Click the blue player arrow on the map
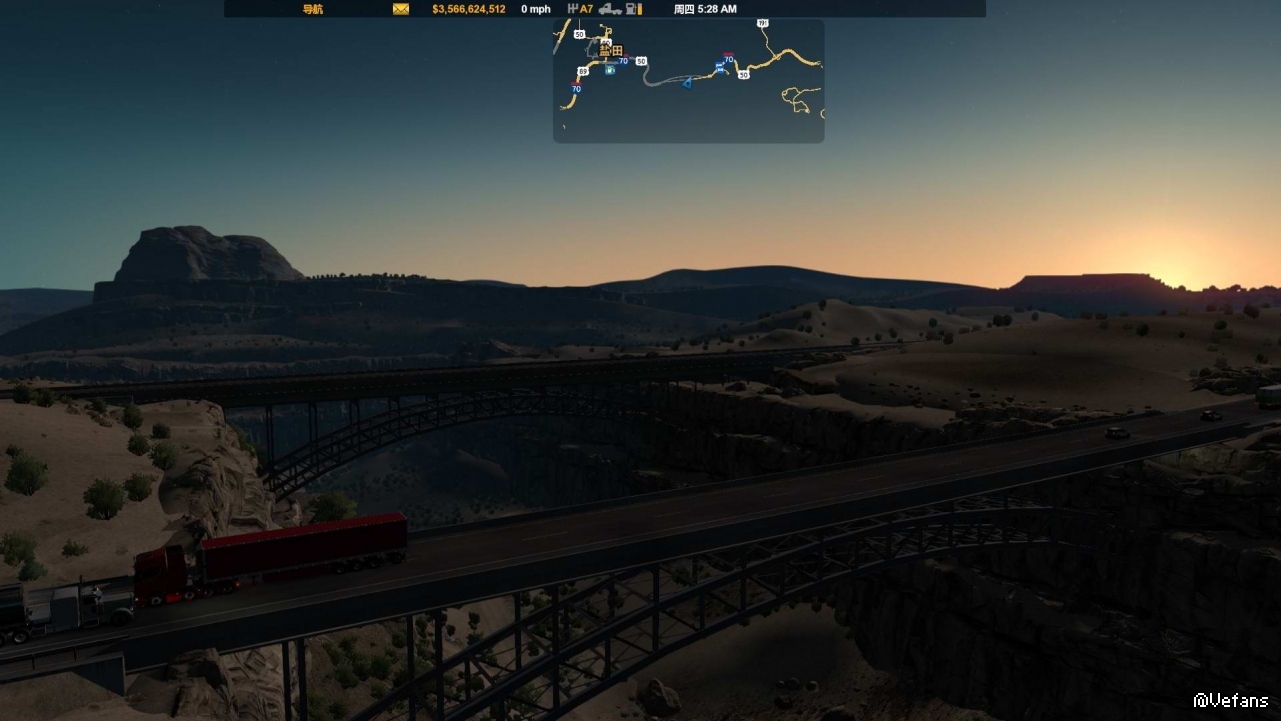The image size is (1281, 721). coord(687,82)
